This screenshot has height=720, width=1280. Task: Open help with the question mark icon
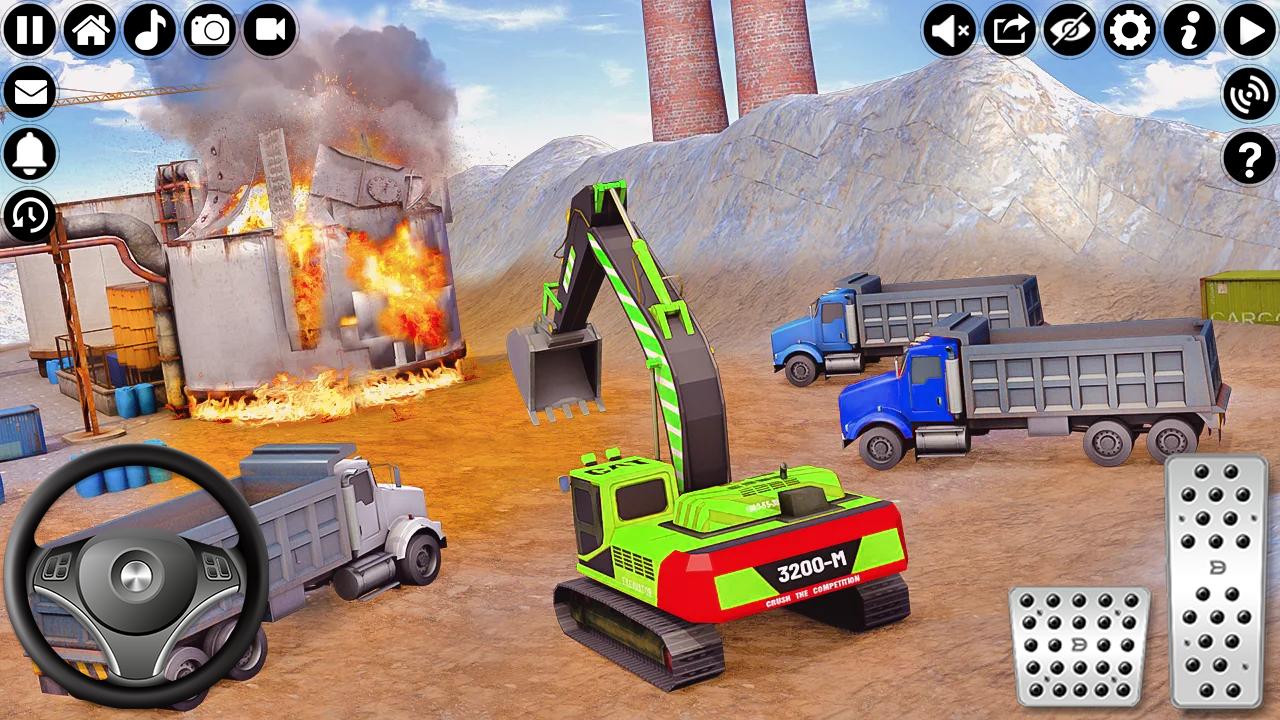[1250, 157]
